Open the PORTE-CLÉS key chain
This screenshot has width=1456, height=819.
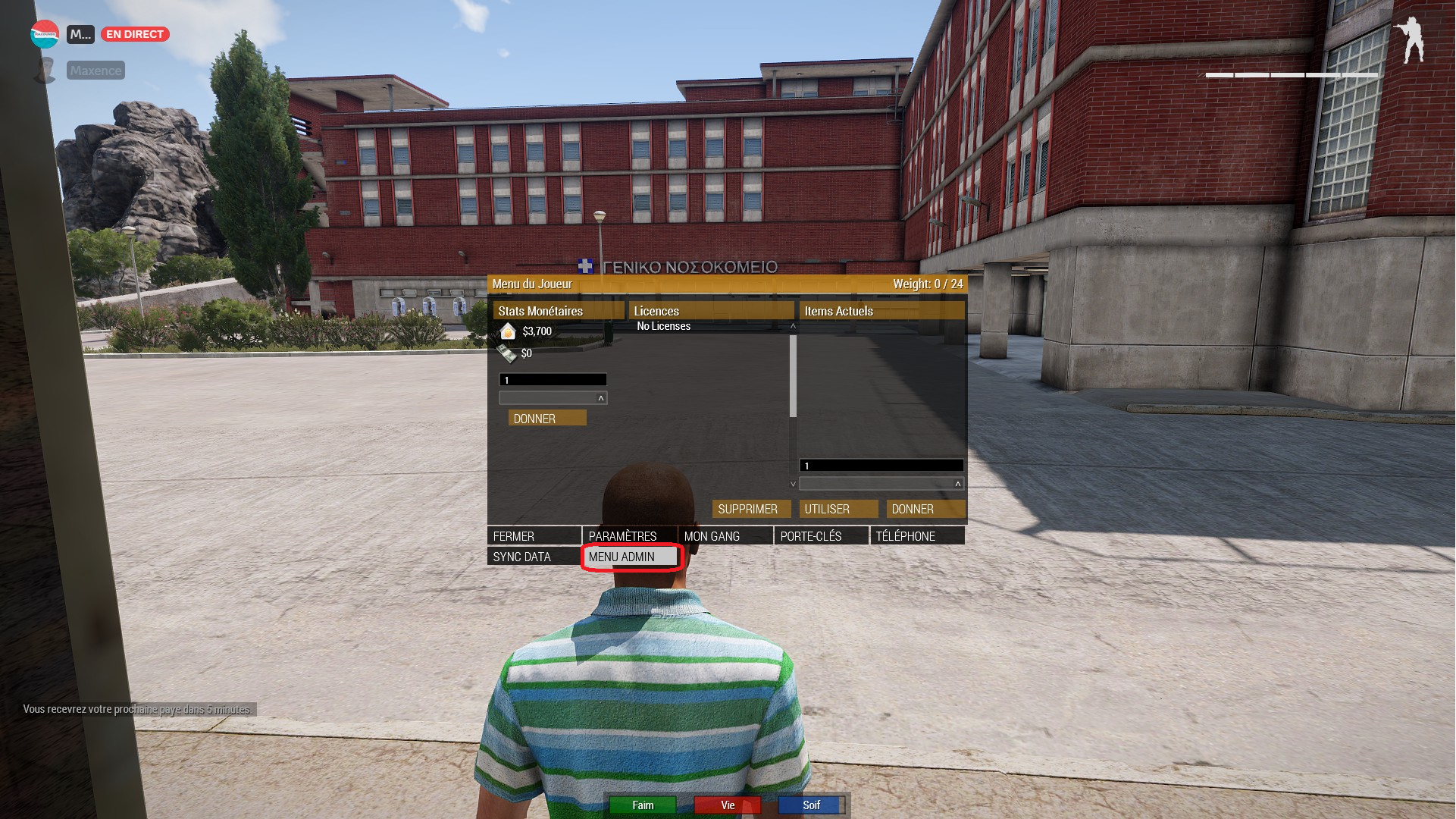[x=821, y=536]
